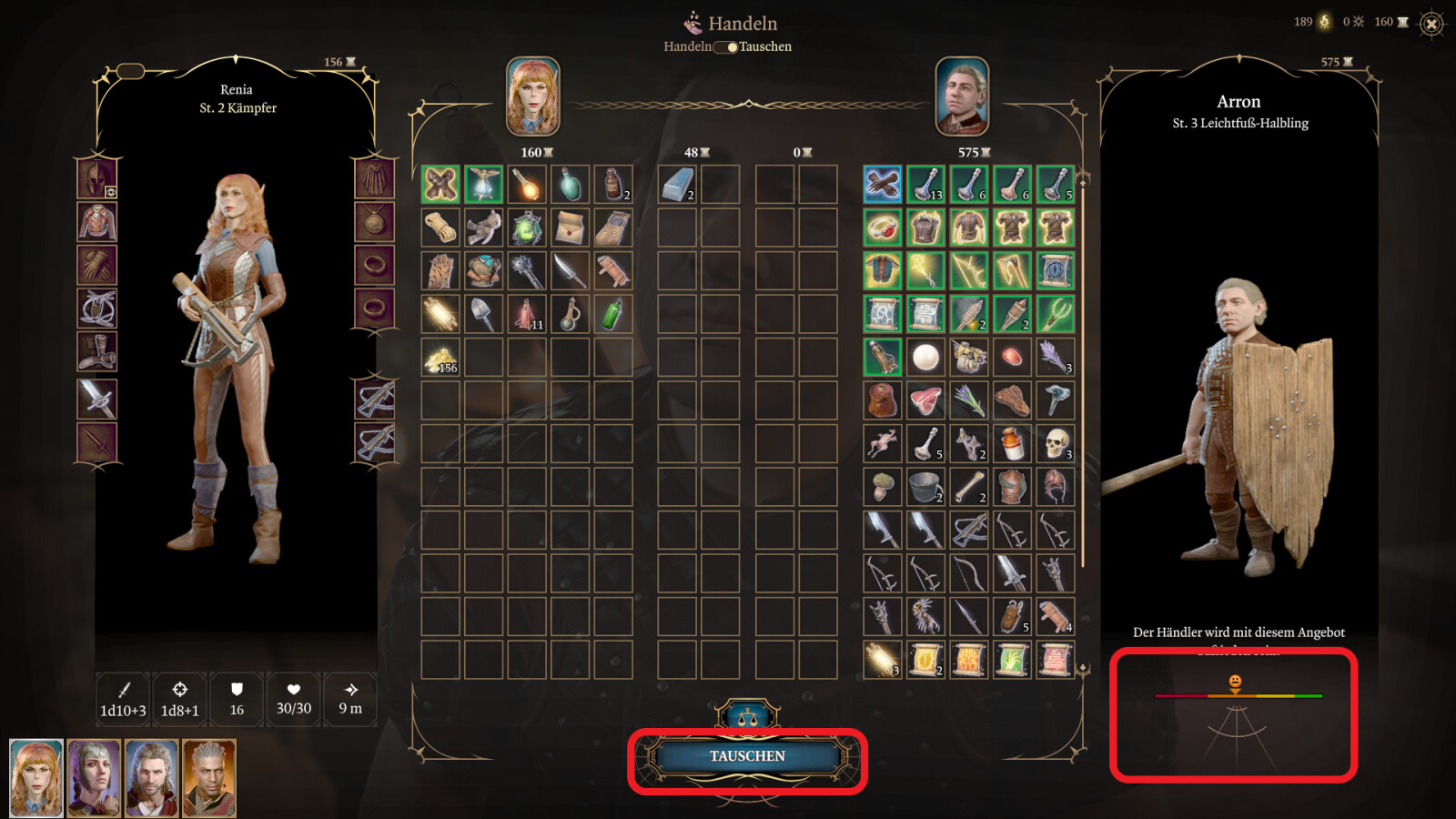Pick the white pearl from Arron's wares
The width and height of the screenshot is (1456, 819).
click(x=925, y=357)
